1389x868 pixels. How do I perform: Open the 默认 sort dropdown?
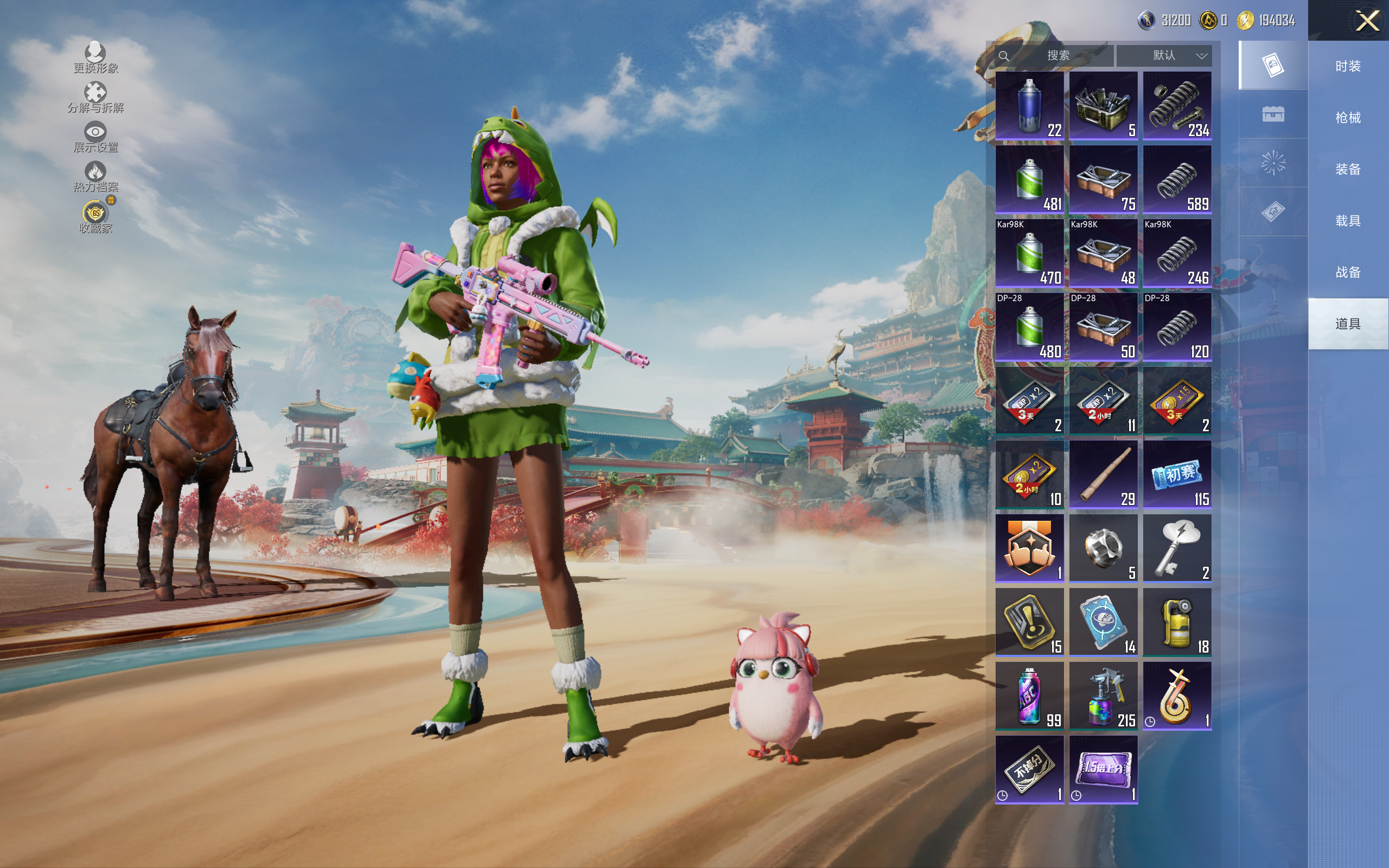pos(1164,56)
